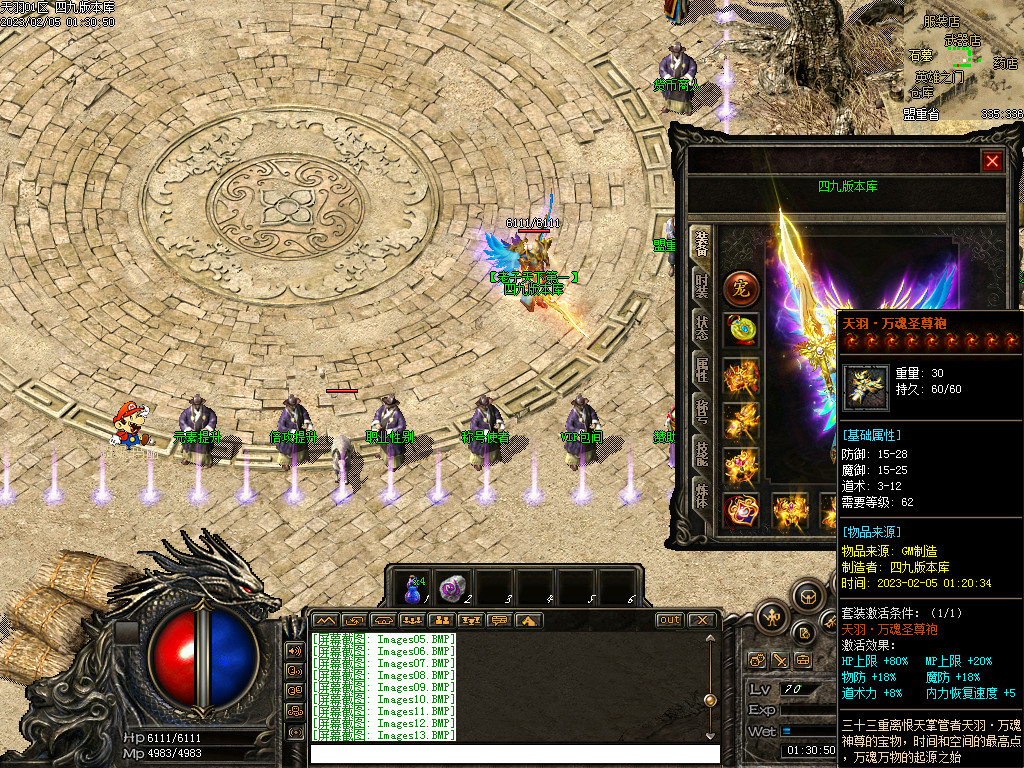Use the purple swirl stone in slot 2
The height and width of the screenshot is (768, 1024).
click(x=455, y=586)
